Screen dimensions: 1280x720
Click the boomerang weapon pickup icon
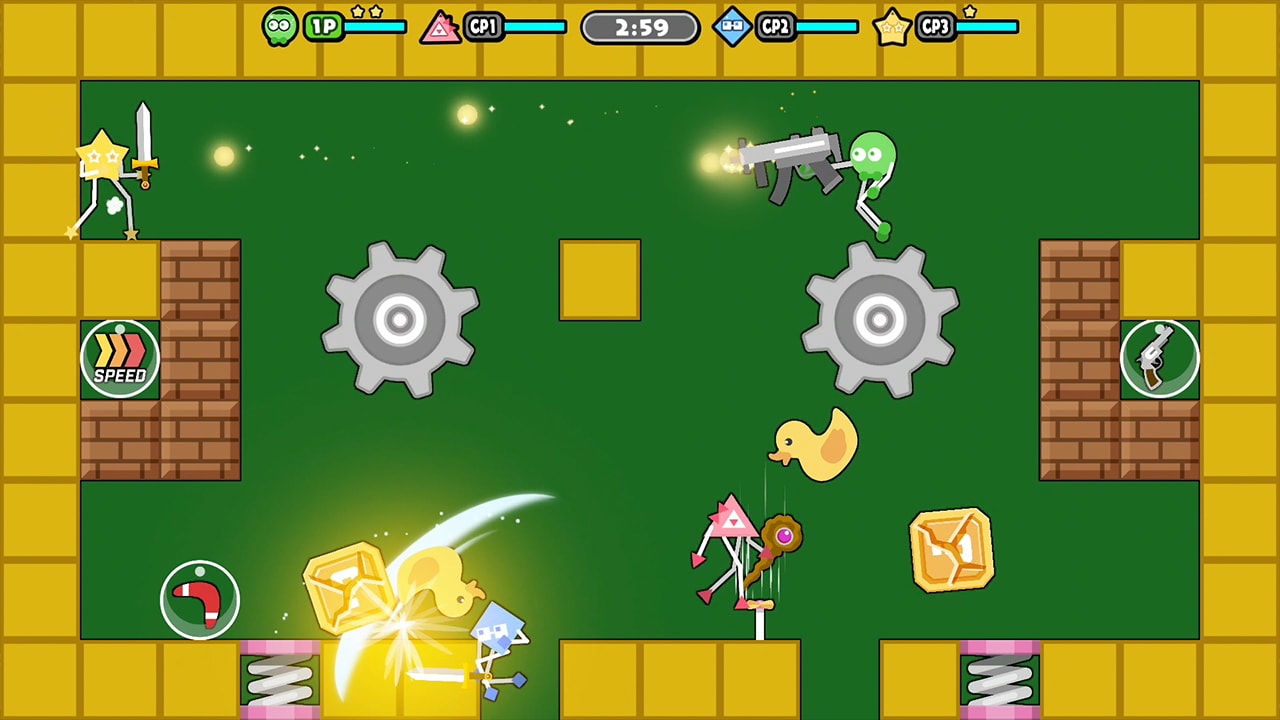(199, 597)
